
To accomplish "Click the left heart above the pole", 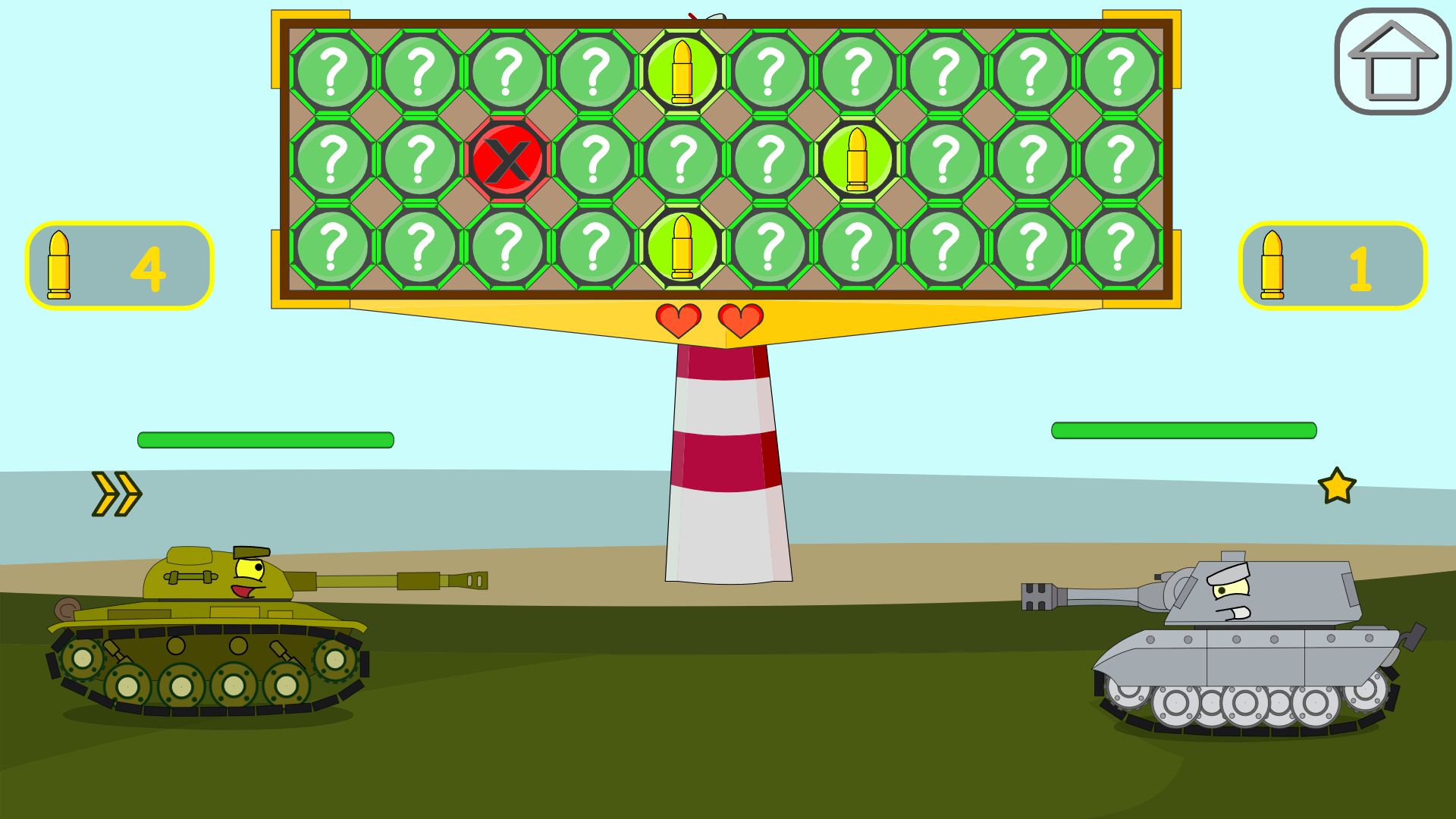I will pos(677,318).
